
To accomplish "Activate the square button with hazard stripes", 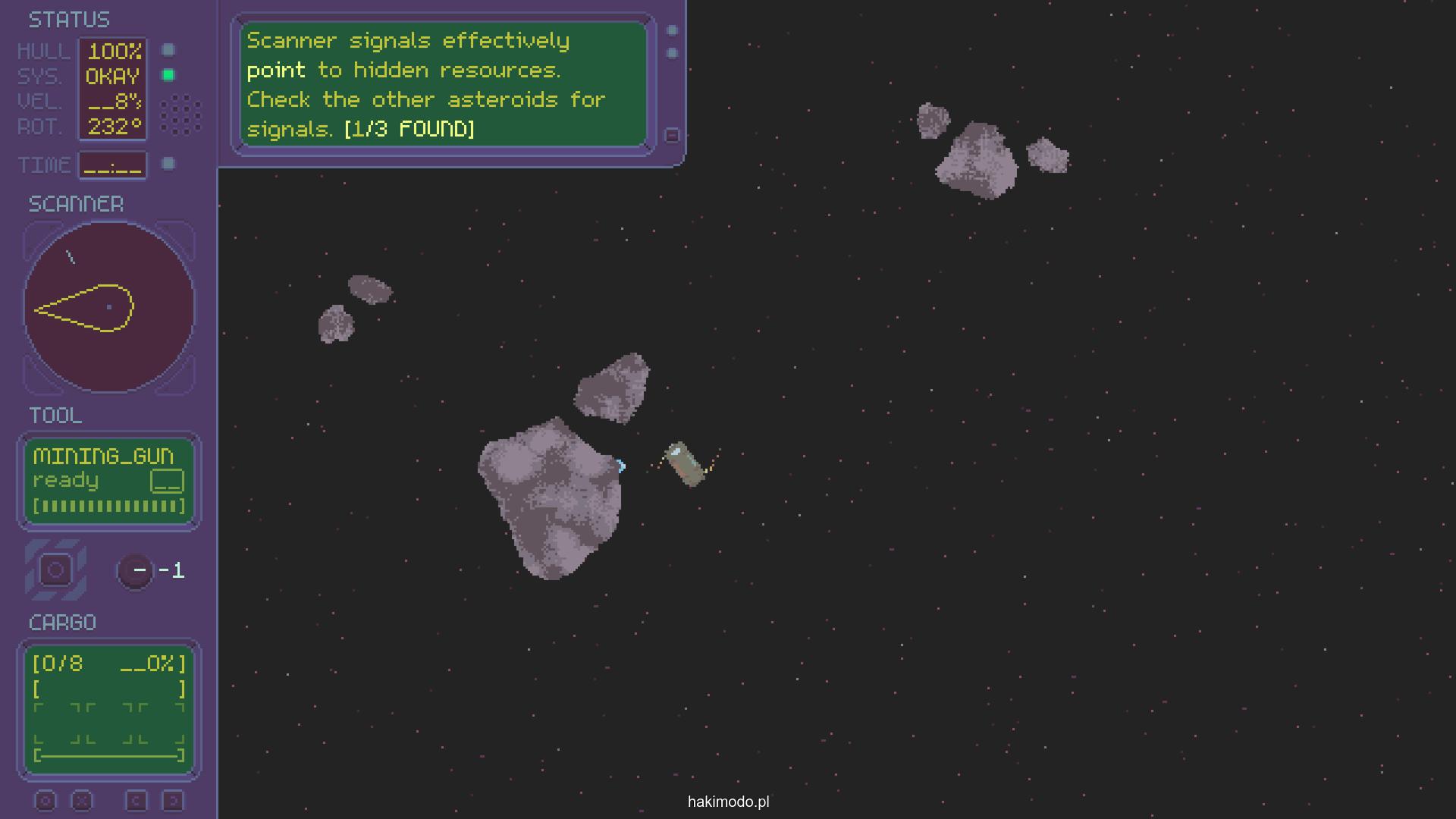I will click(x=55, y=570).
